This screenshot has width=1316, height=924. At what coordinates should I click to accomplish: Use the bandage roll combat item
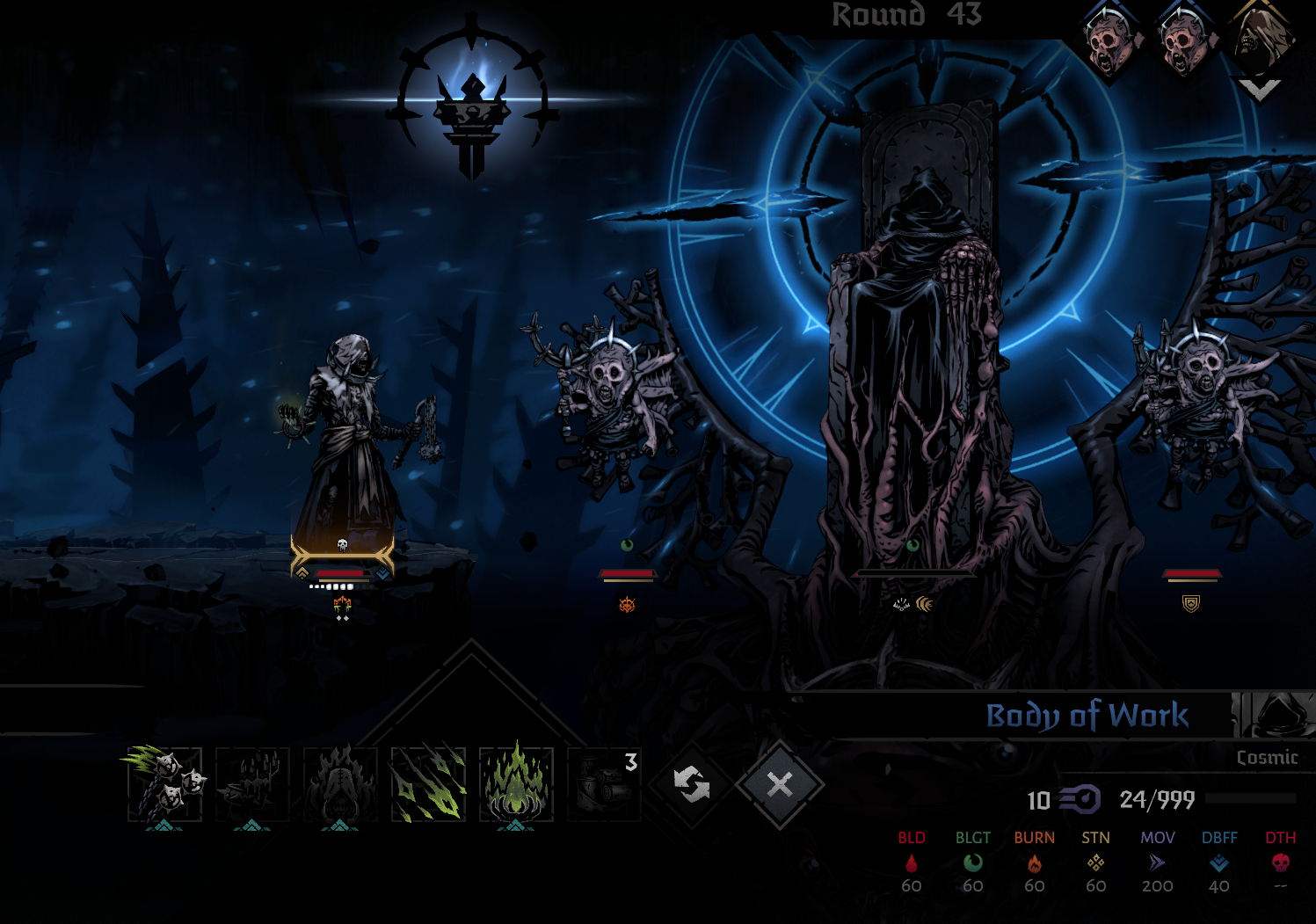604,784
